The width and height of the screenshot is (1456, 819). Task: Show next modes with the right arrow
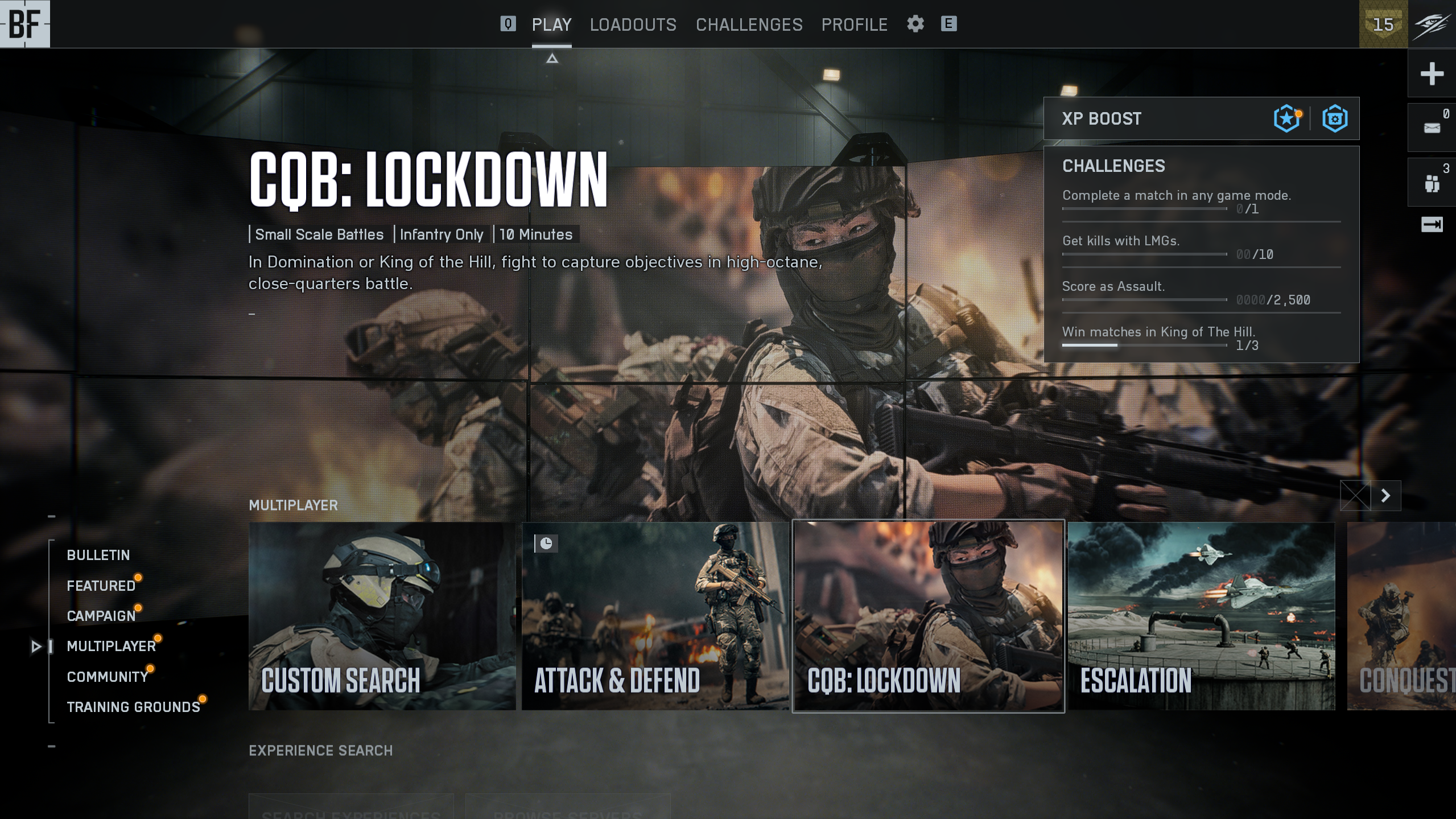point(1385,496)
